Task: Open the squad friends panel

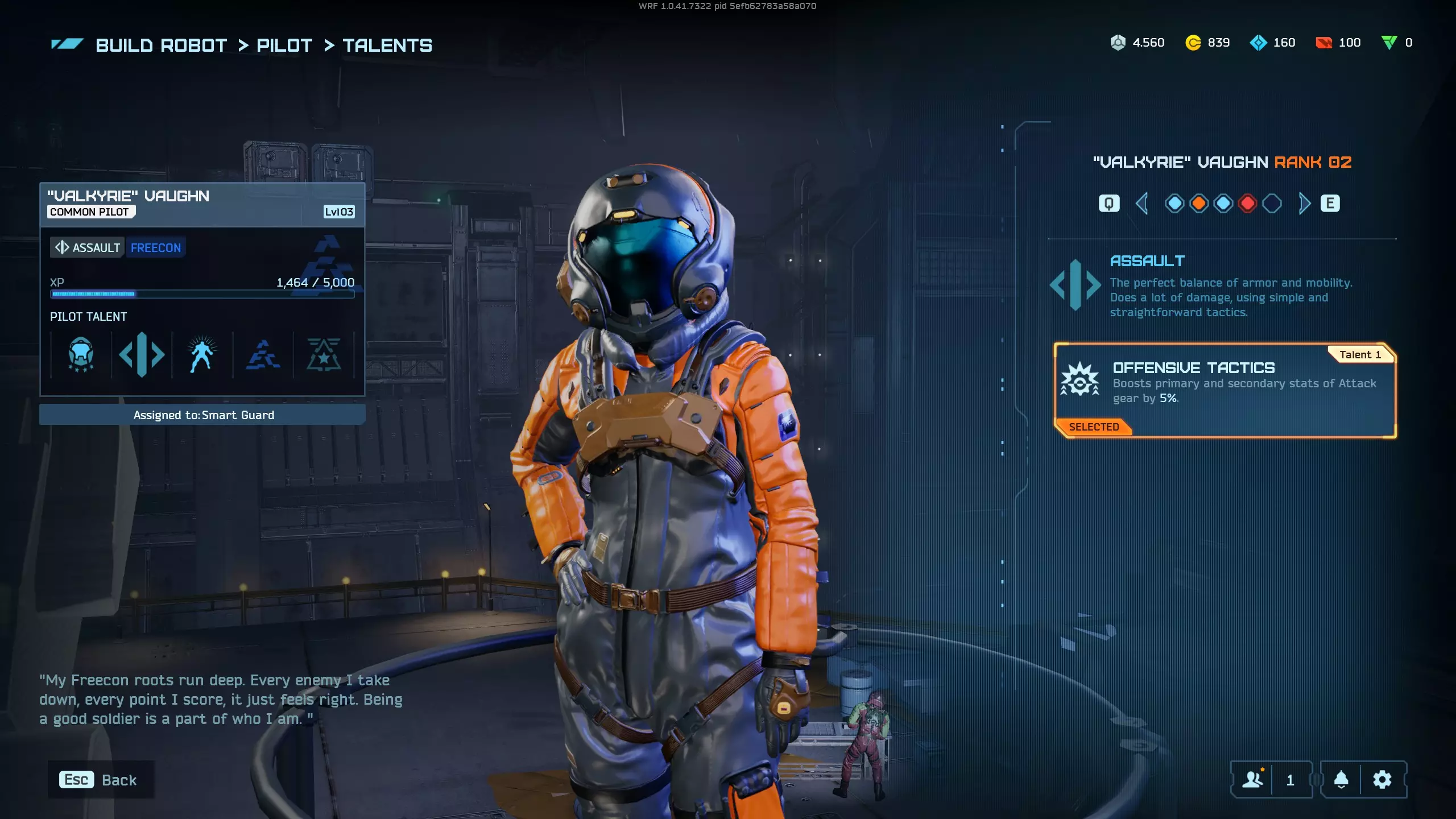Action: pos(1253,780)
